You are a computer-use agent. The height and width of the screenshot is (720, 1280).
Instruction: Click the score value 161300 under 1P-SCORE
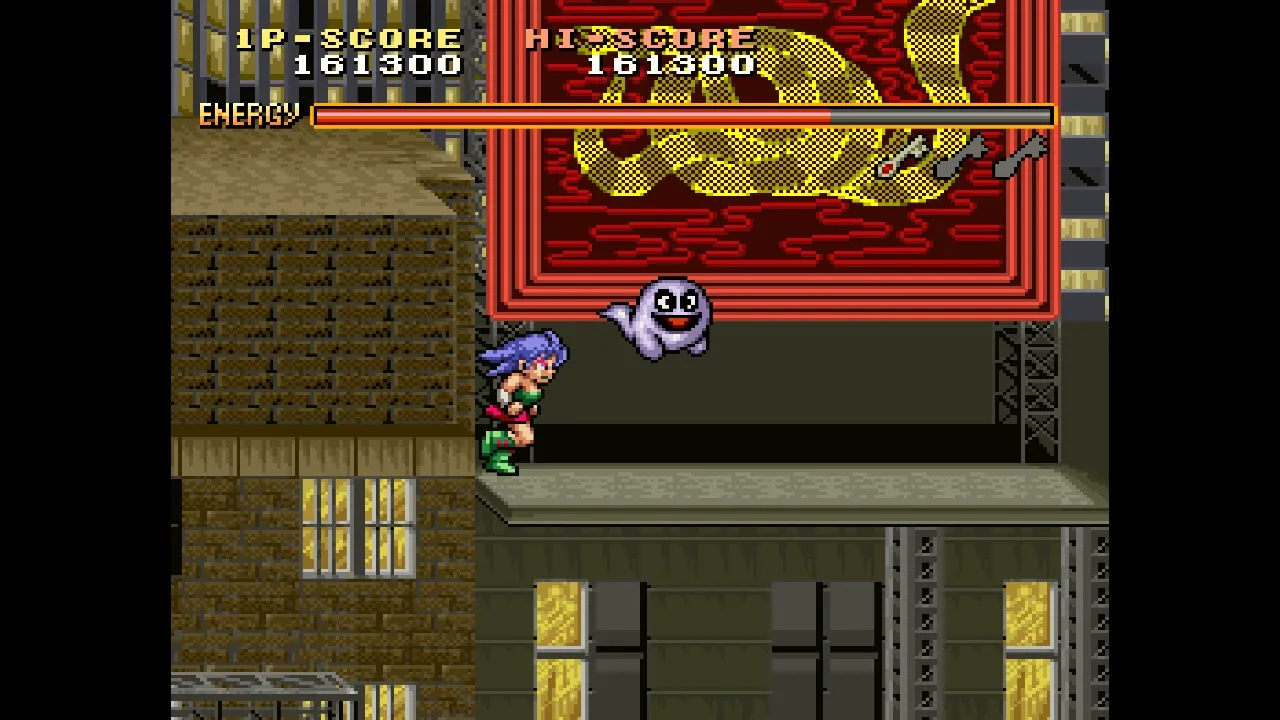point(375,65)
